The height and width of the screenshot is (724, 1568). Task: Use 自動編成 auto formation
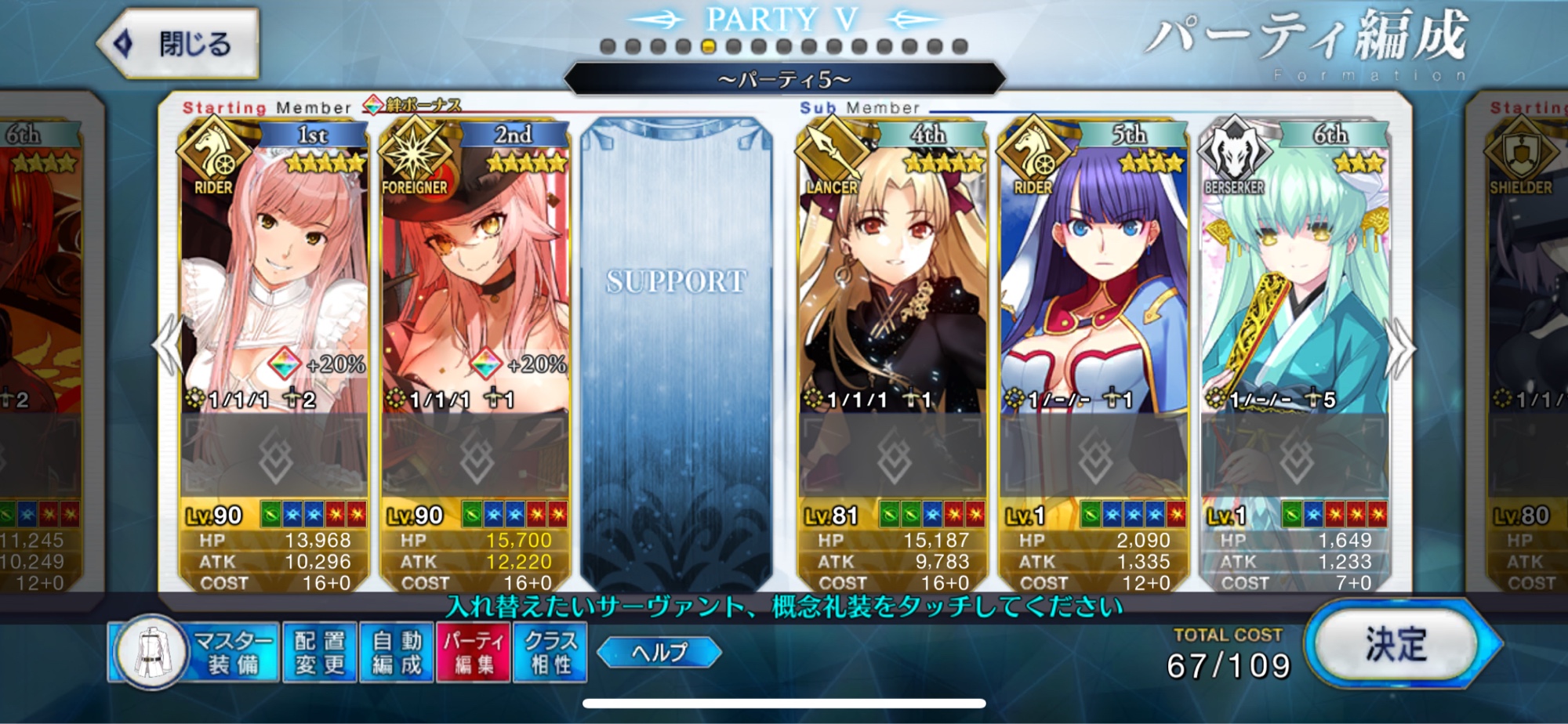tap(397, 653)
